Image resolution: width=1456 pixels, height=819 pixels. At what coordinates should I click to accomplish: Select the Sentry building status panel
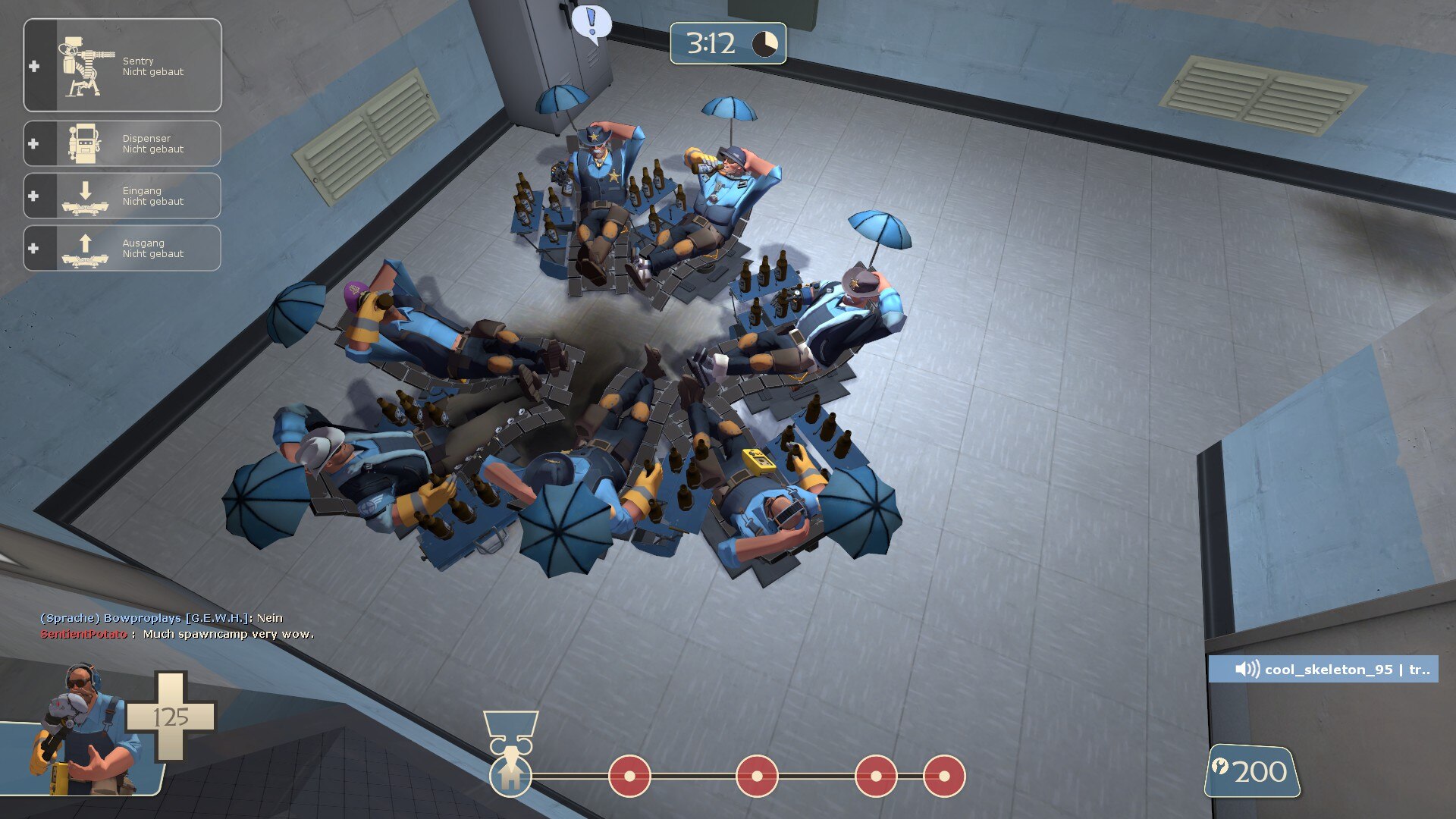click(122, 66)
